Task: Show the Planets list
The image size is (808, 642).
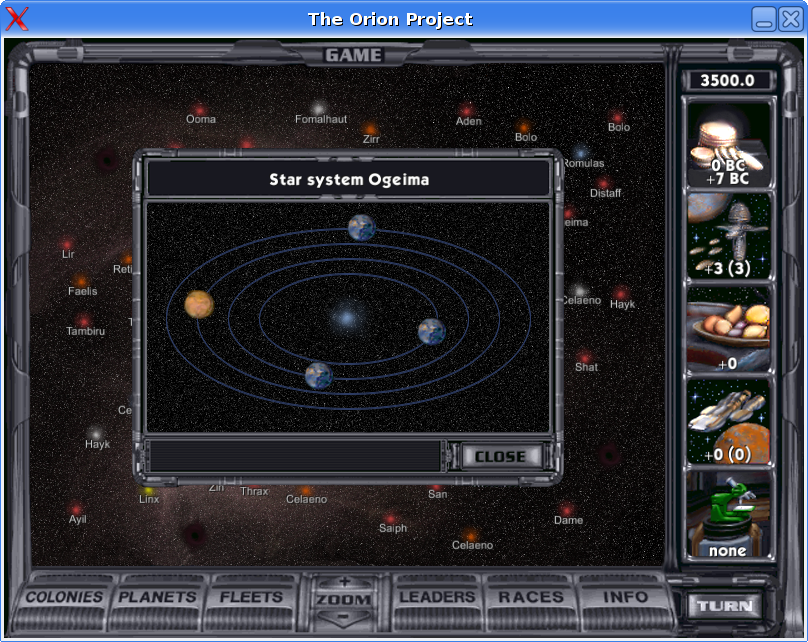Action: pyautogui.click(x=158, y=597)
